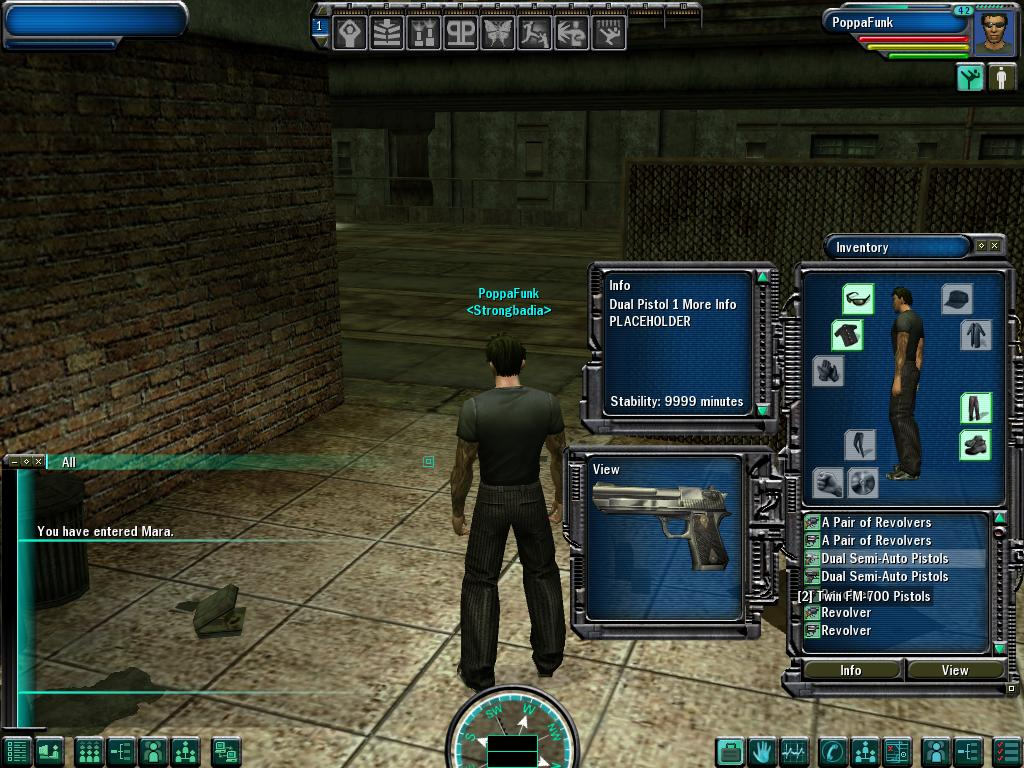
Task: Open the briefcase icon in bottom toolbar
Action: [x=731, y=751]
